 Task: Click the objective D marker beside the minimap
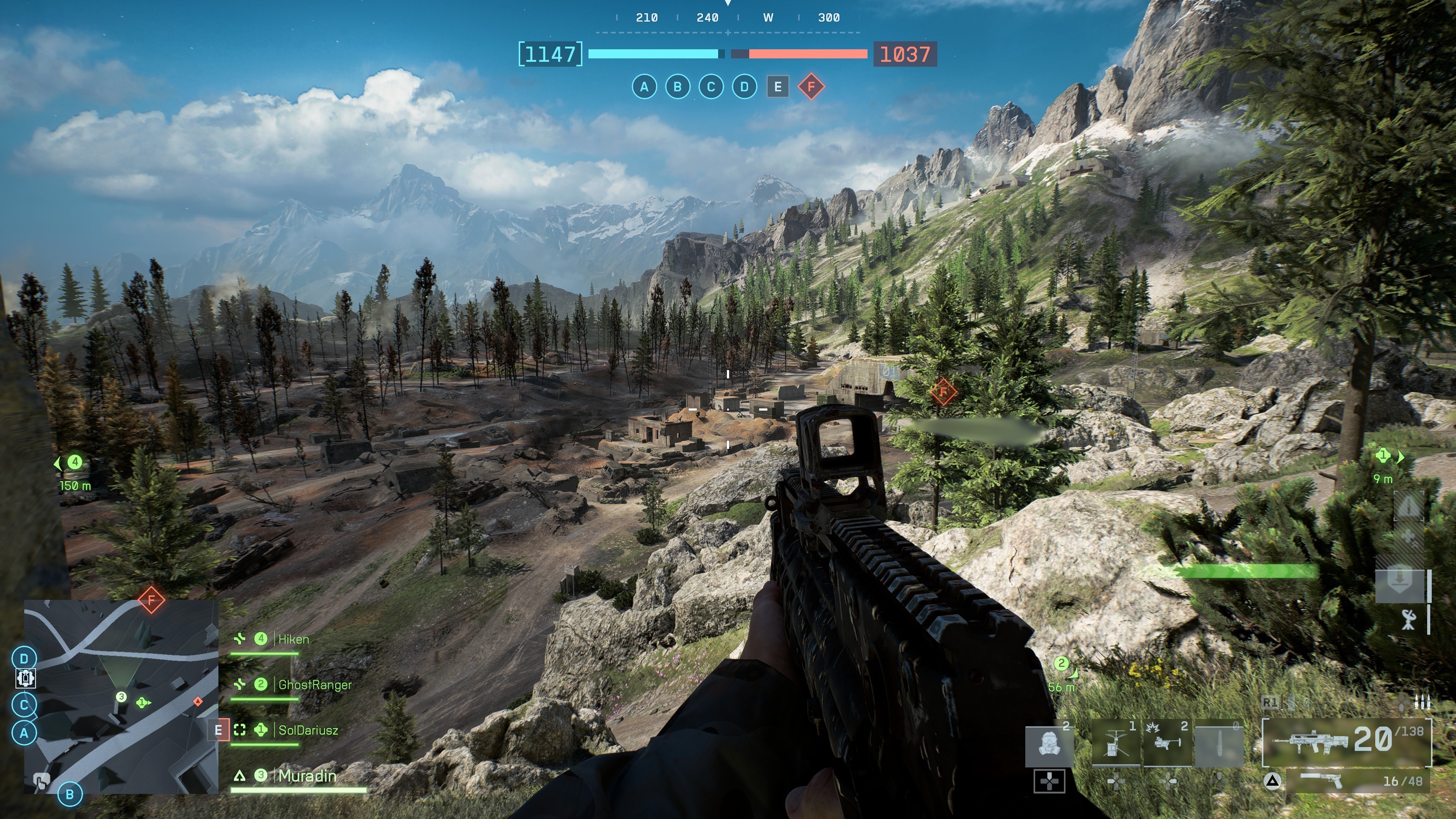24,659
